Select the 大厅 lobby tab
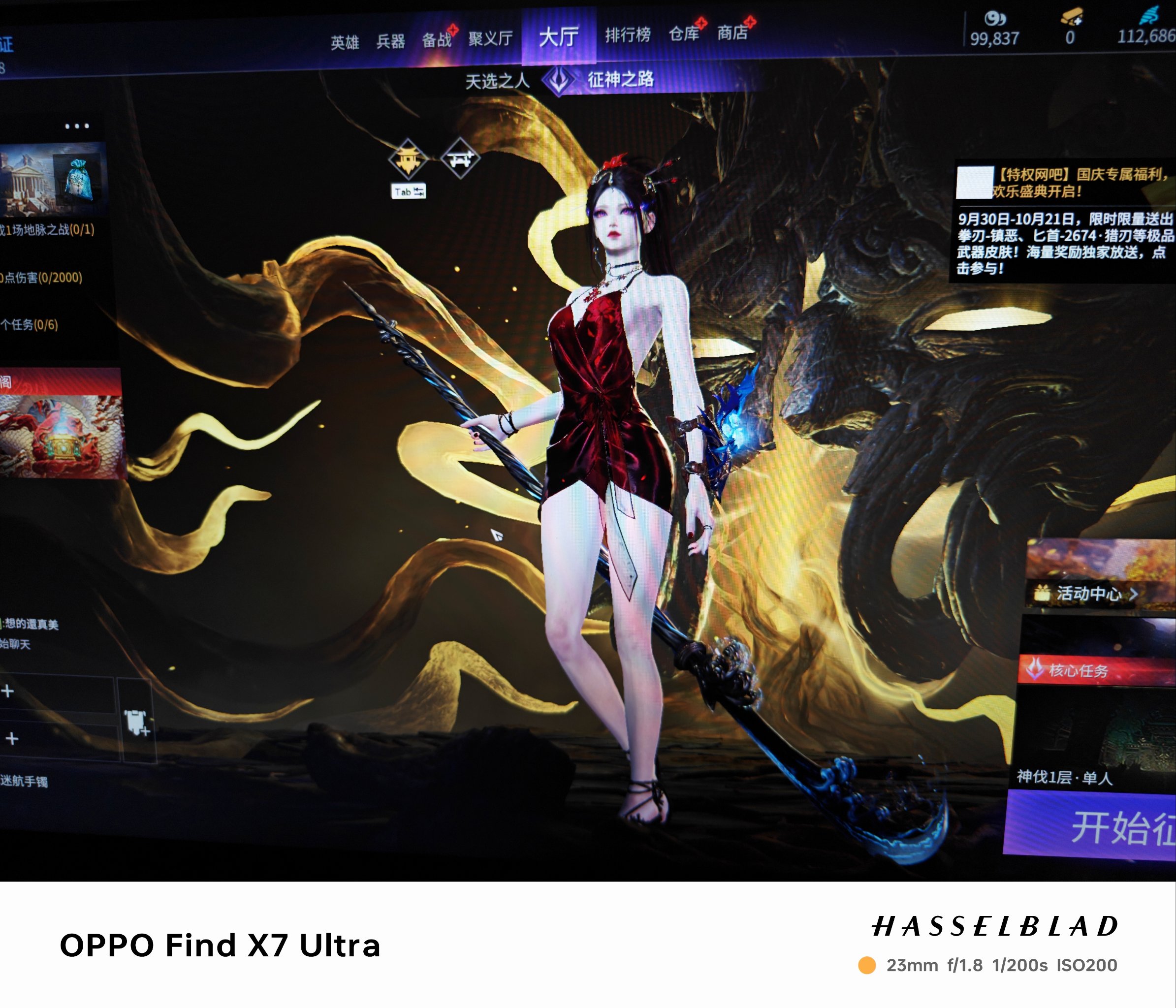The height and width of the screenshot is (1008, 1176). pyautogui.click(x=559, y=37)
